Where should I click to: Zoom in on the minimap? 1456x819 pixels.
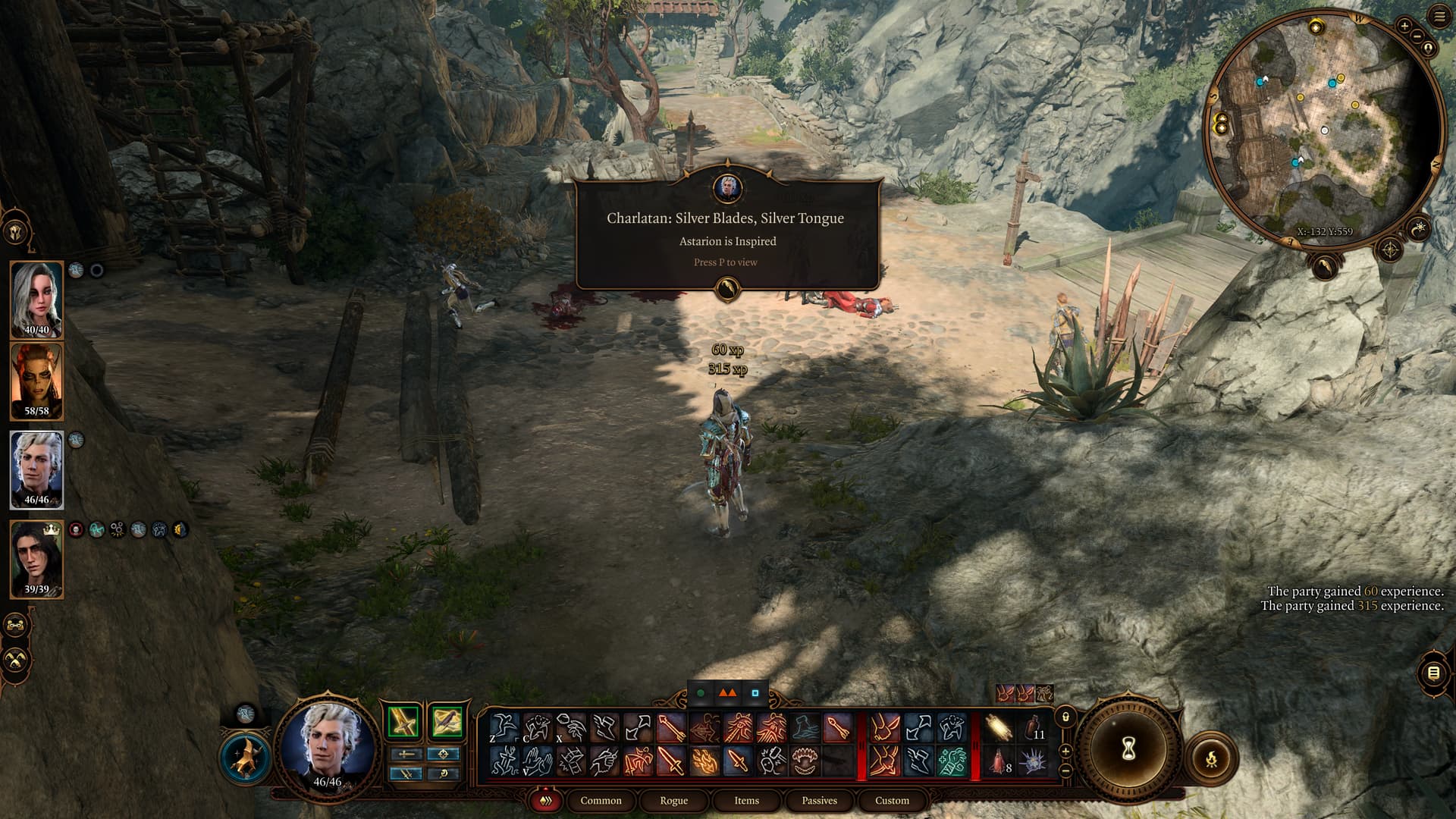[x=1404, y=27]
